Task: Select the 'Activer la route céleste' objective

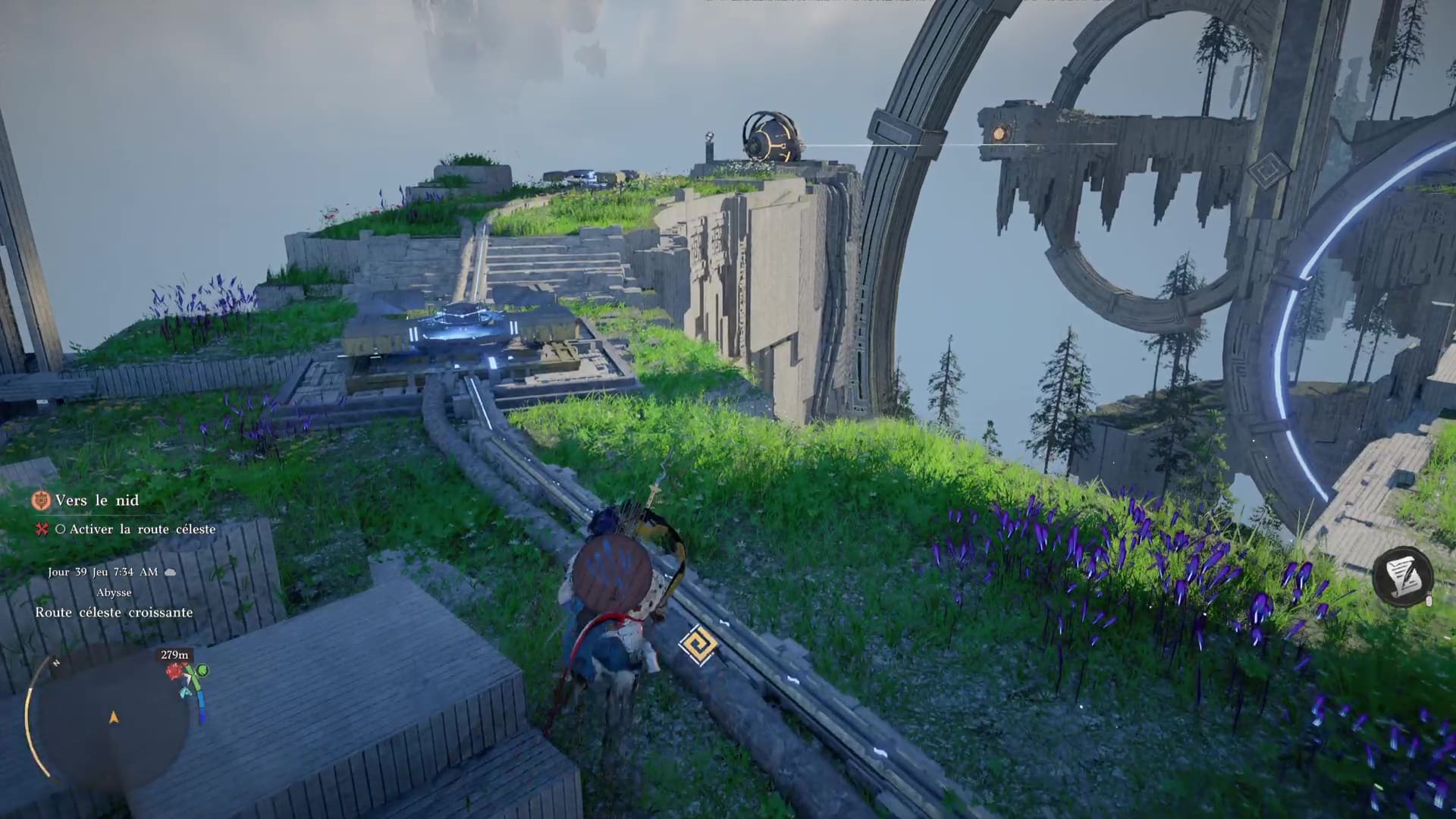Action: click(142, 529)
